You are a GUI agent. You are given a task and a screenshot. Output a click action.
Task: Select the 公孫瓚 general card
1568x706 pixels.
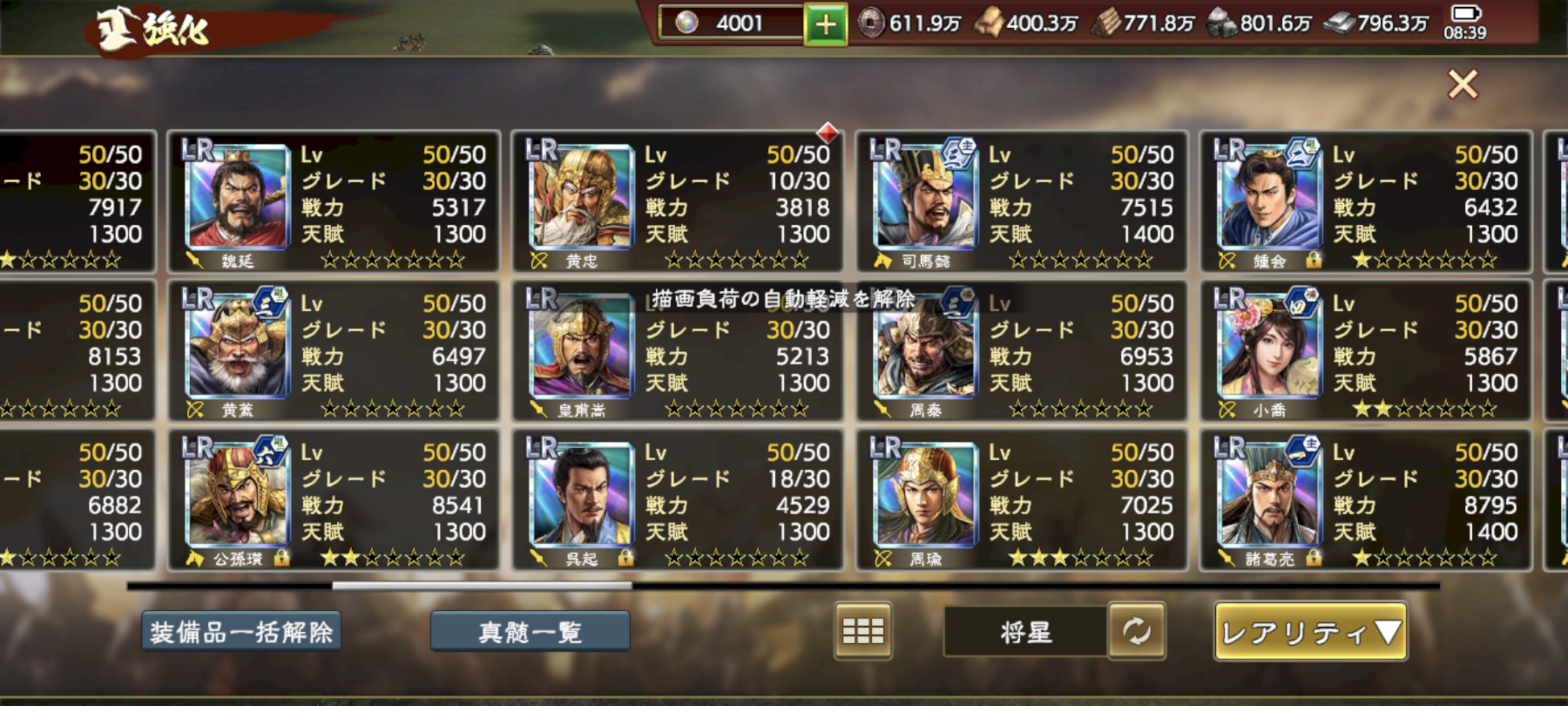click(333, 499)
